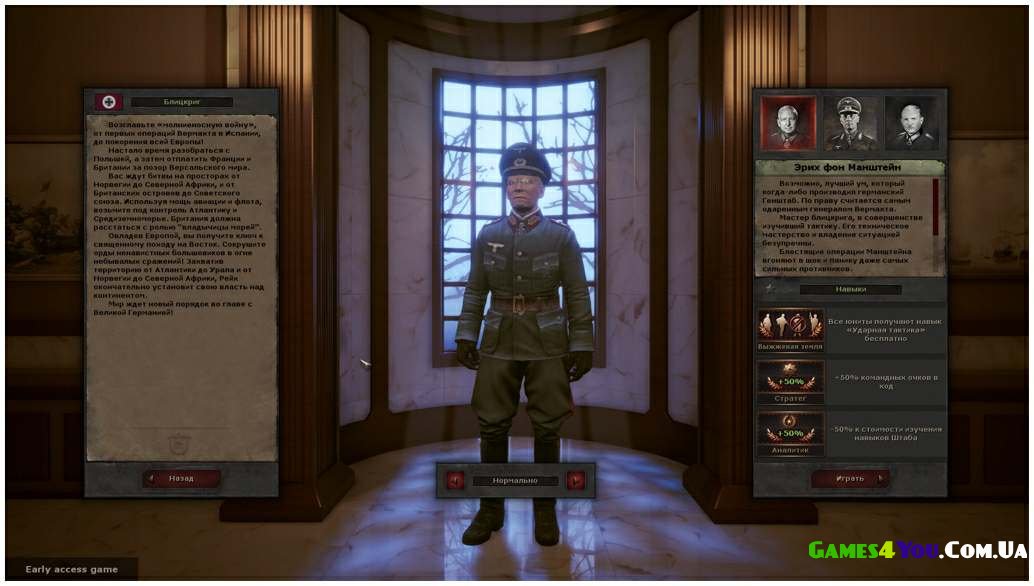This screenshot has width=1034, height=586.
Task: Go back with the Назад button
Action: [181, 478]
